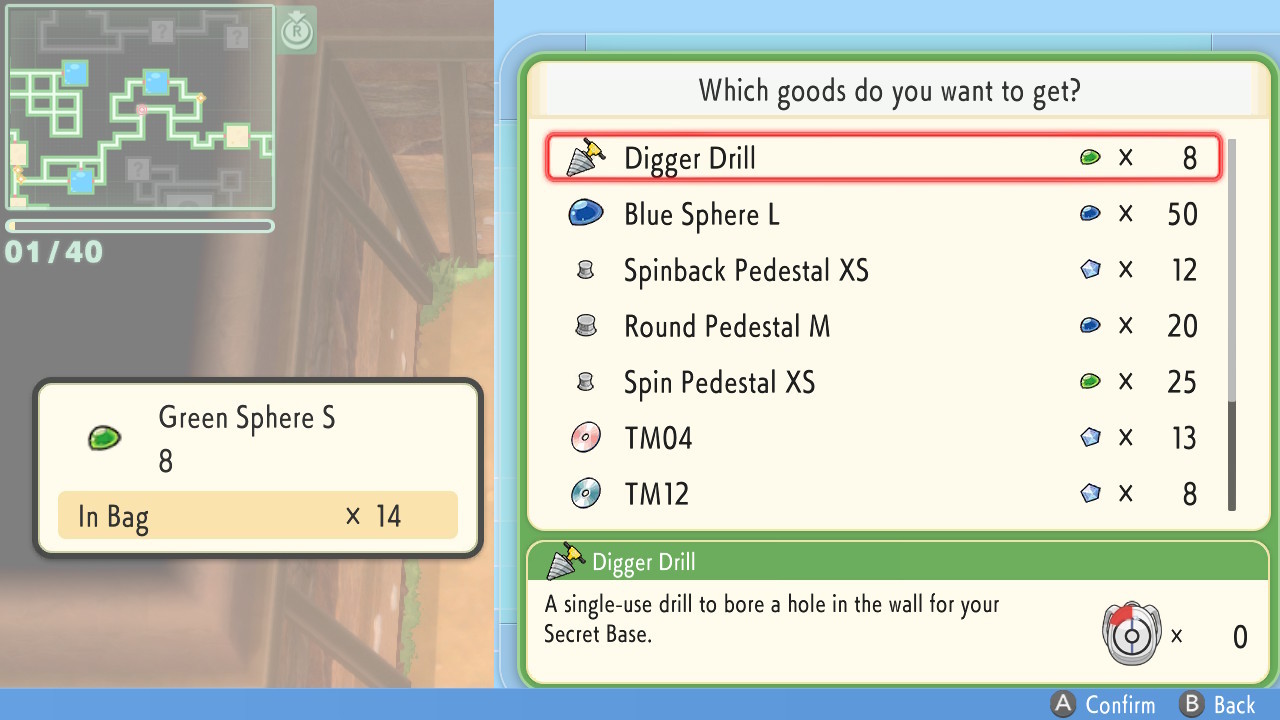Click the Digger Drill icon in the description panel
This screenshot has height=720, width=1280.
coord(562,561)
